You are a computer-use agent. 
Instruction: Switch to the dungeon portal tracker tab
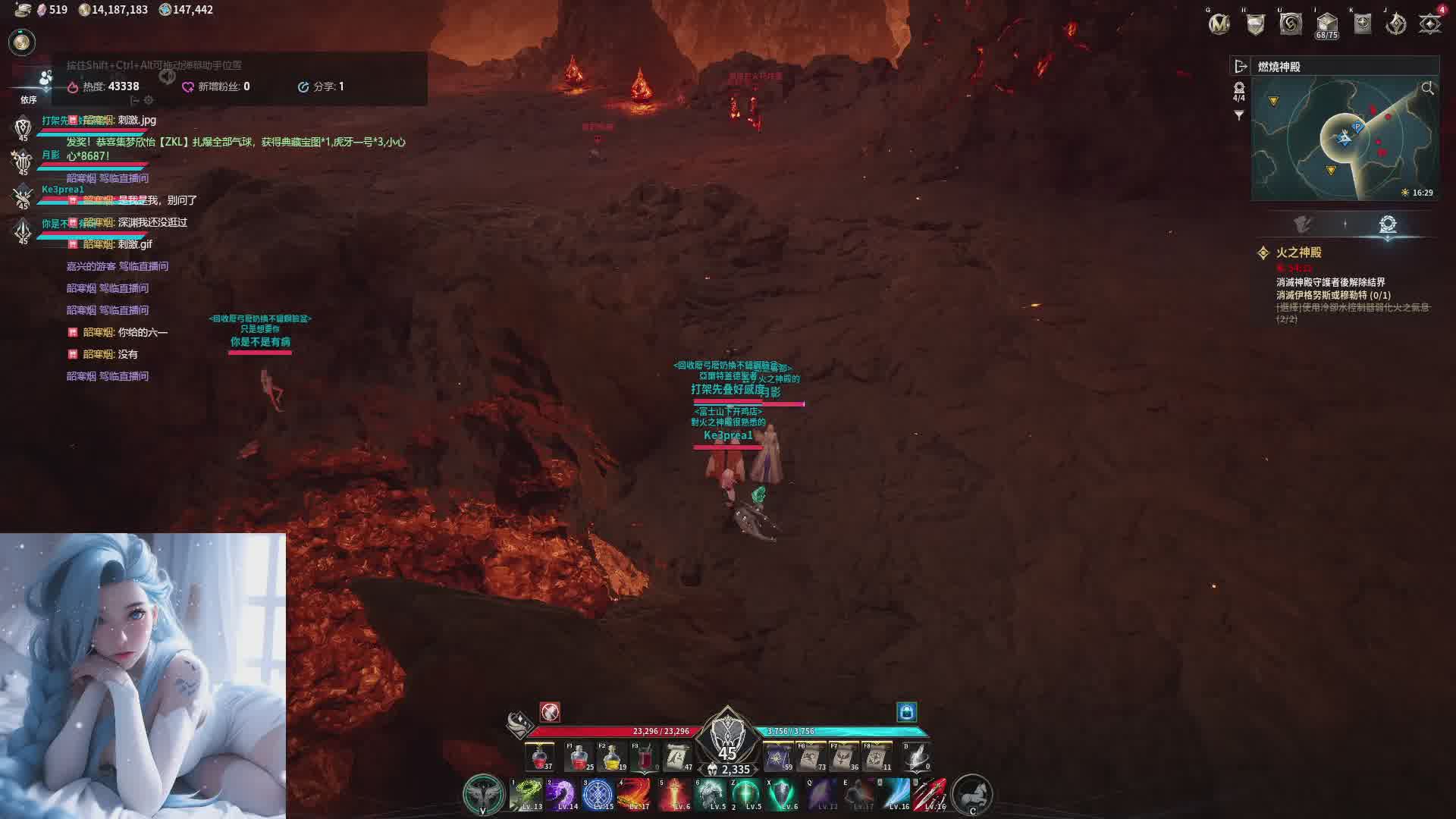(1388, 224)
